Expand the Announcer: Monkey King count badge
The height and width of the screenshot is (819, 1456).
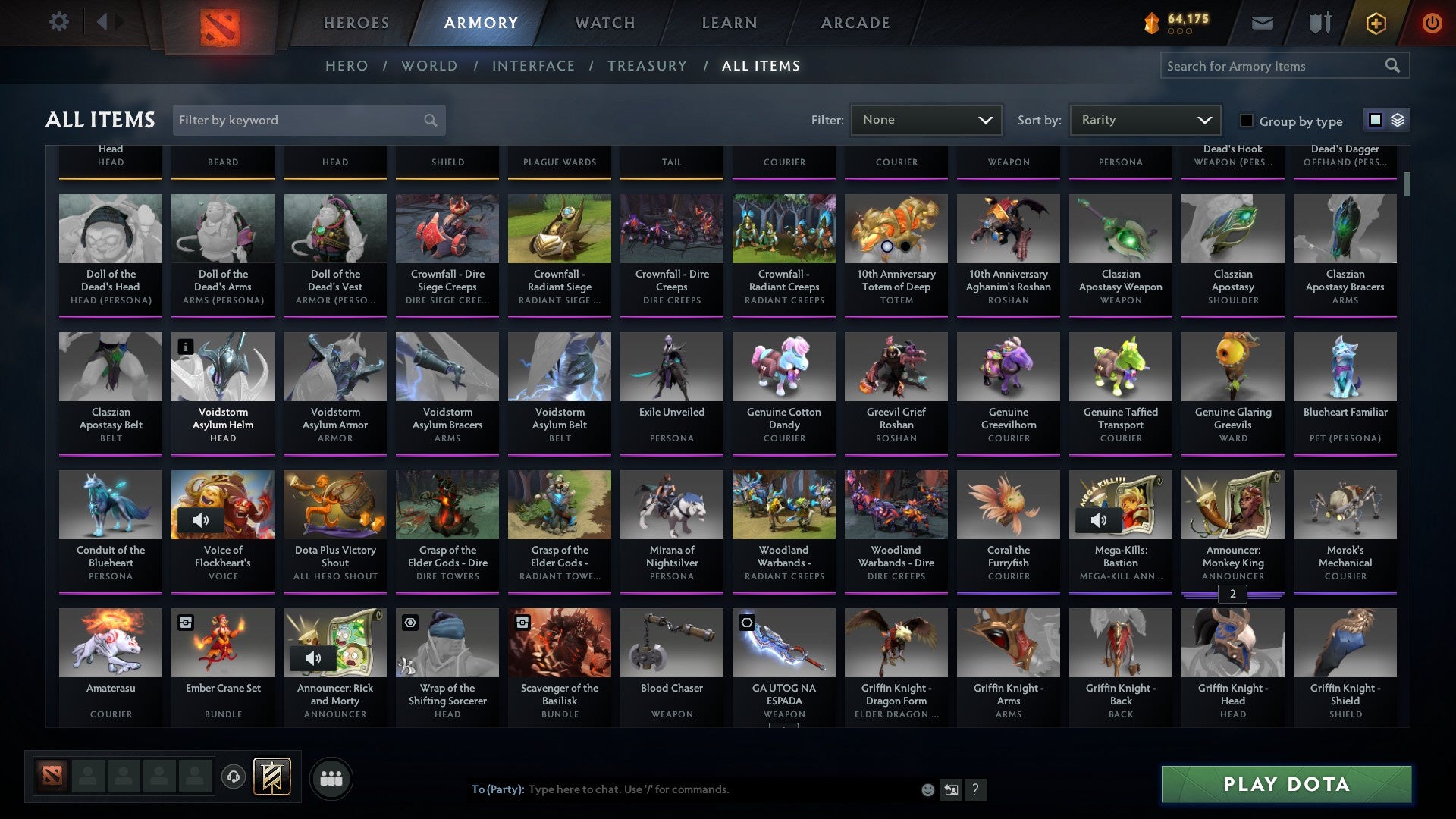[1233, 595]
